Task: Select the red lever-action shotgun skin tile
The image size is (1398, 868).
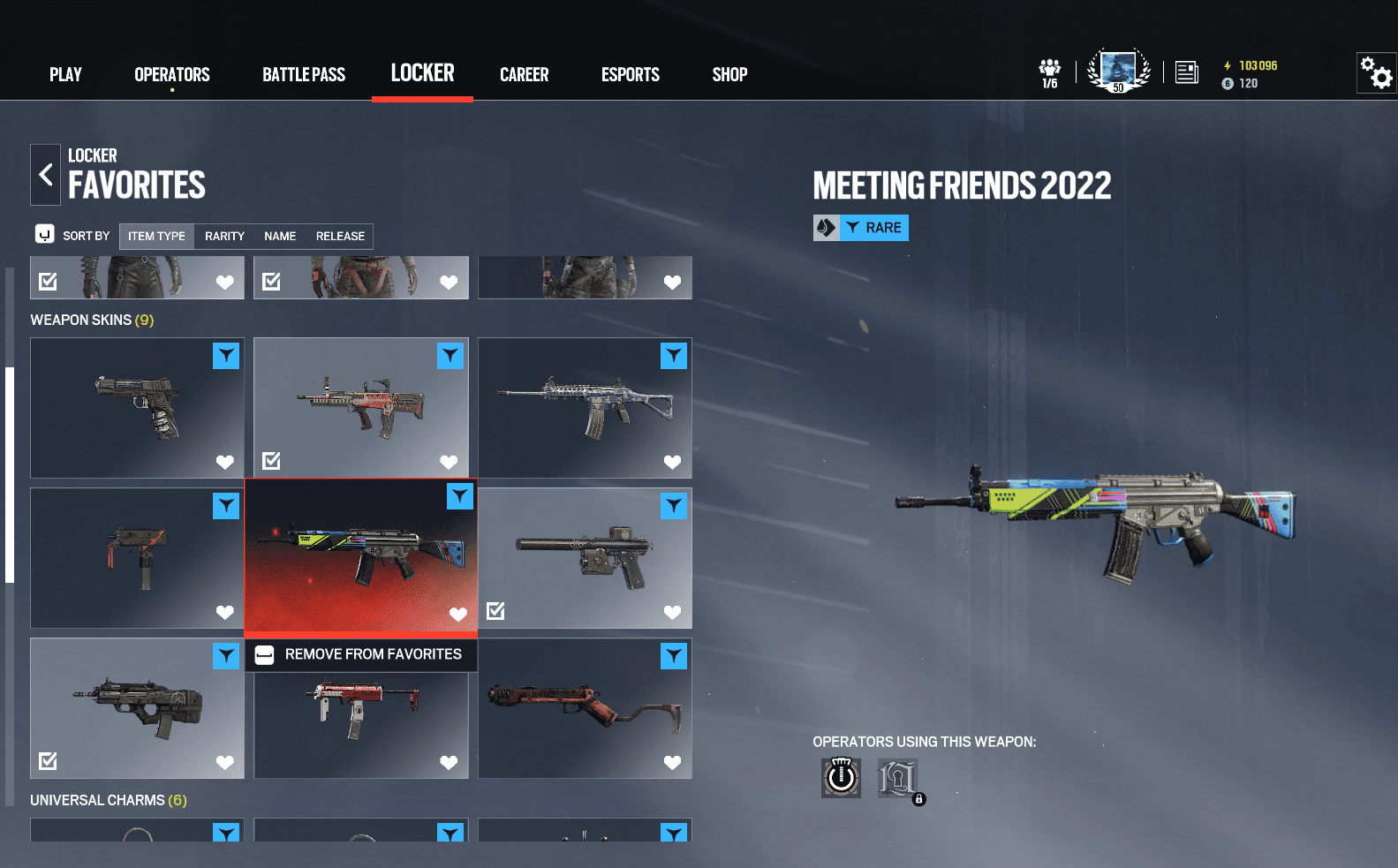Action: click(x=585, y=708)
